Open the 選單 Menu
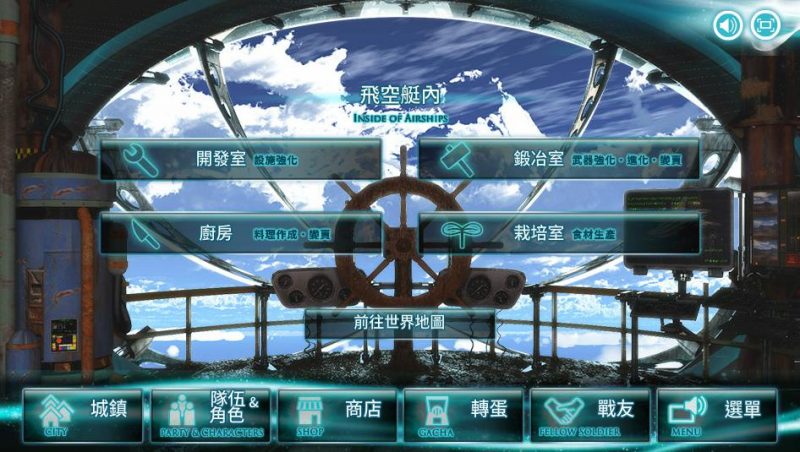Viewport: 800px width, 452px height. point(716,415)
